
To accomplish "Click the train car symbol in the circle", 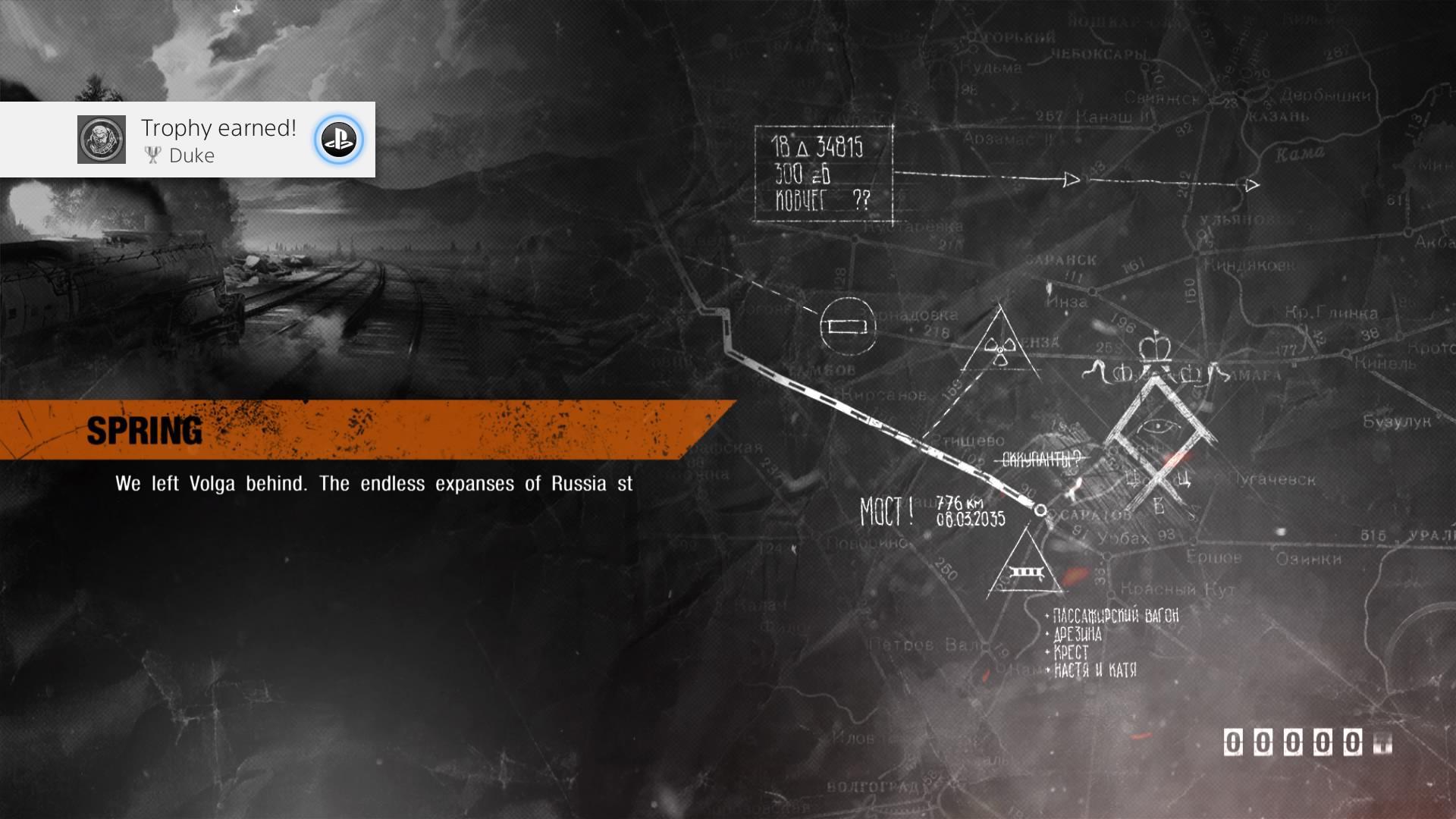I will pyautogui.click(x=847, y=326).
